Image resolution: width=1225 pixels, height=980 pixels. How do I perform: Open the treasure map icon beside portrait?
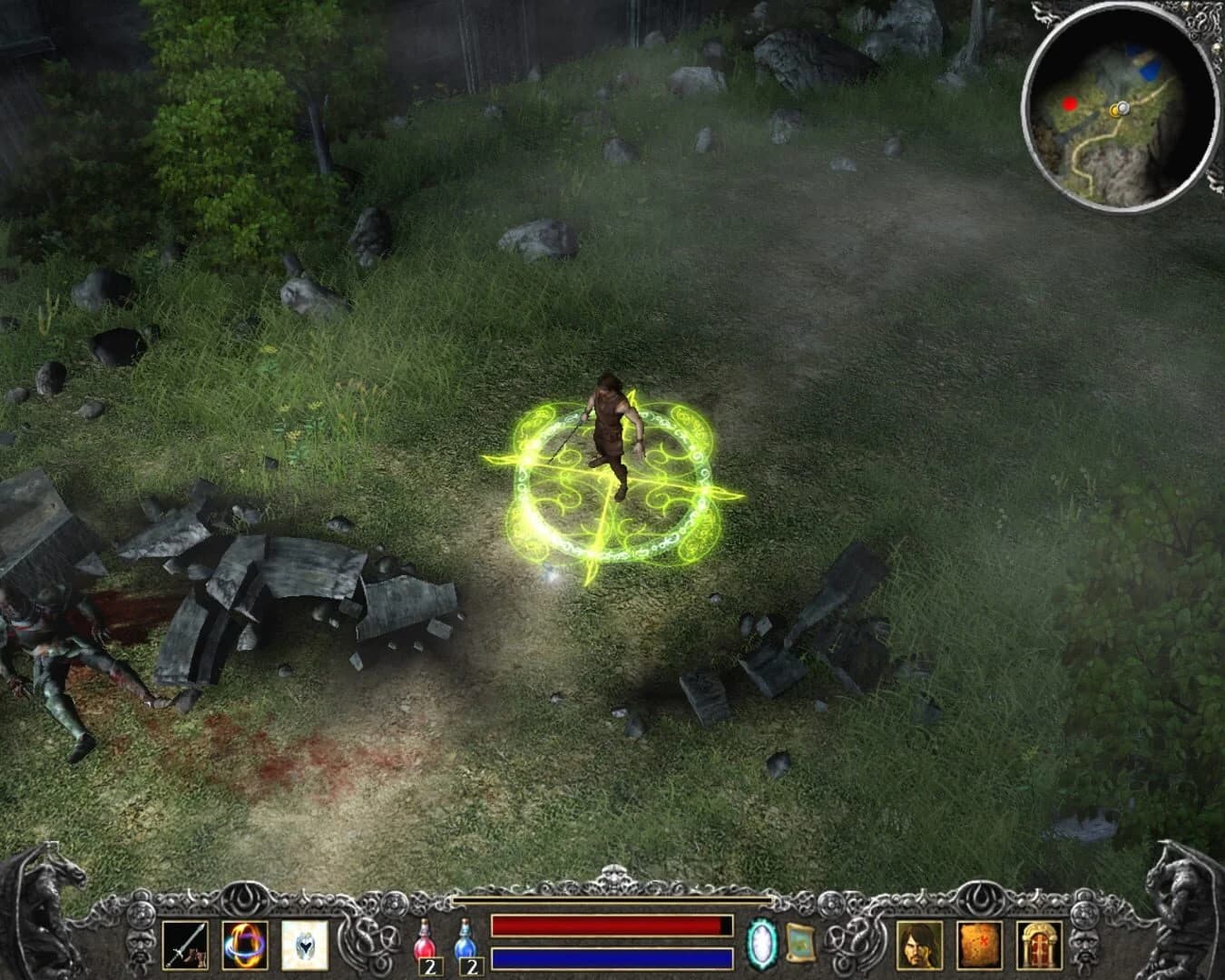pyautogui.click(x=981, y=946)
